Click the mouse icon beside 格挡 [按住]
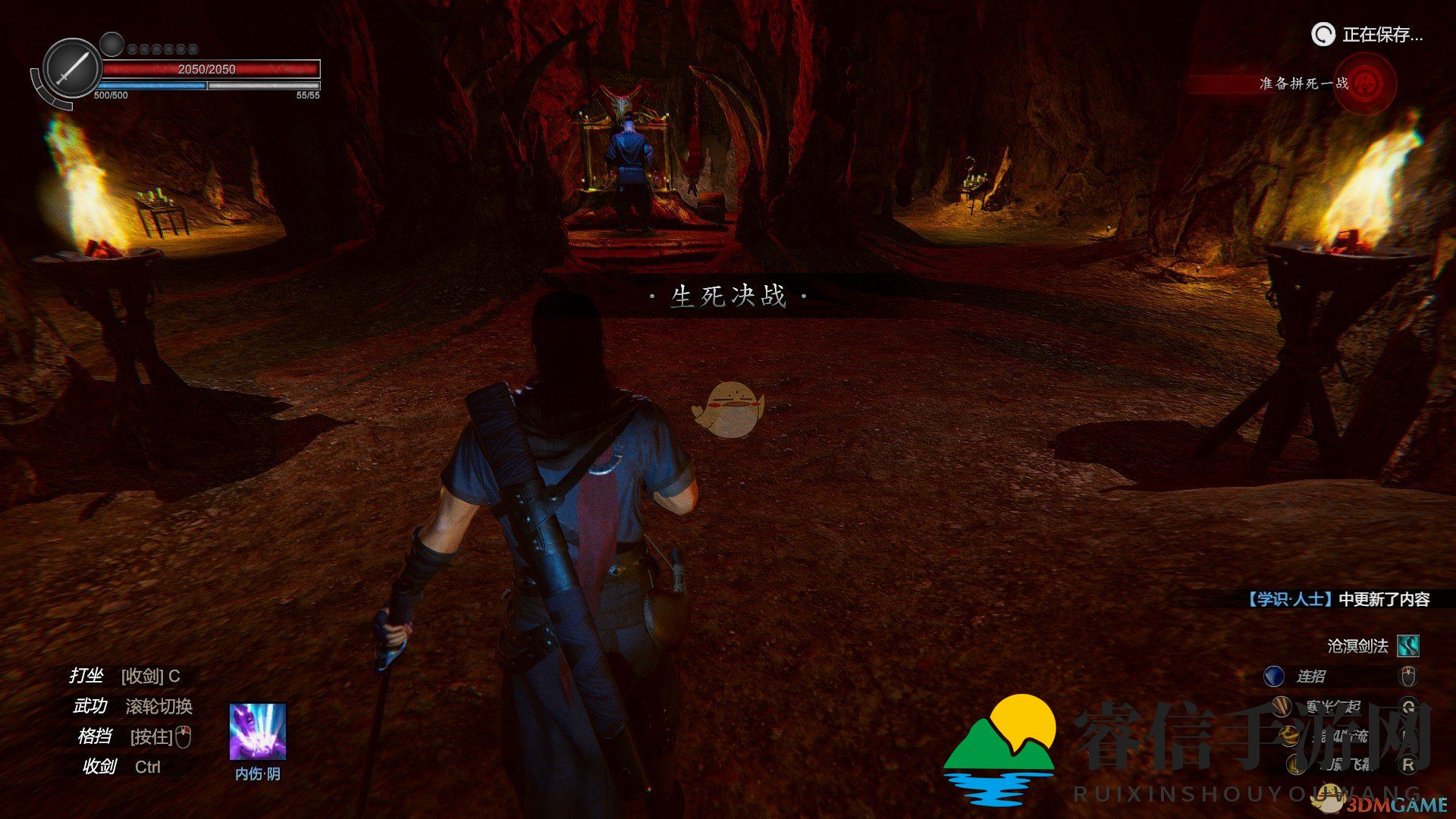Viewport: 1456px width, 819px height. pyautogui.click(x=184, y=737)
